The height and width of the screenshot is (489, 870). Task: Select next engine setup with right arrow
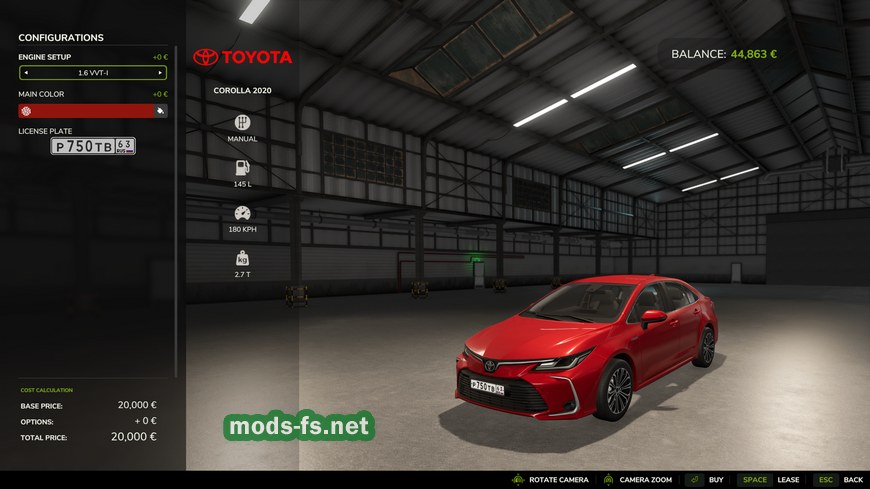pos(160,73)
